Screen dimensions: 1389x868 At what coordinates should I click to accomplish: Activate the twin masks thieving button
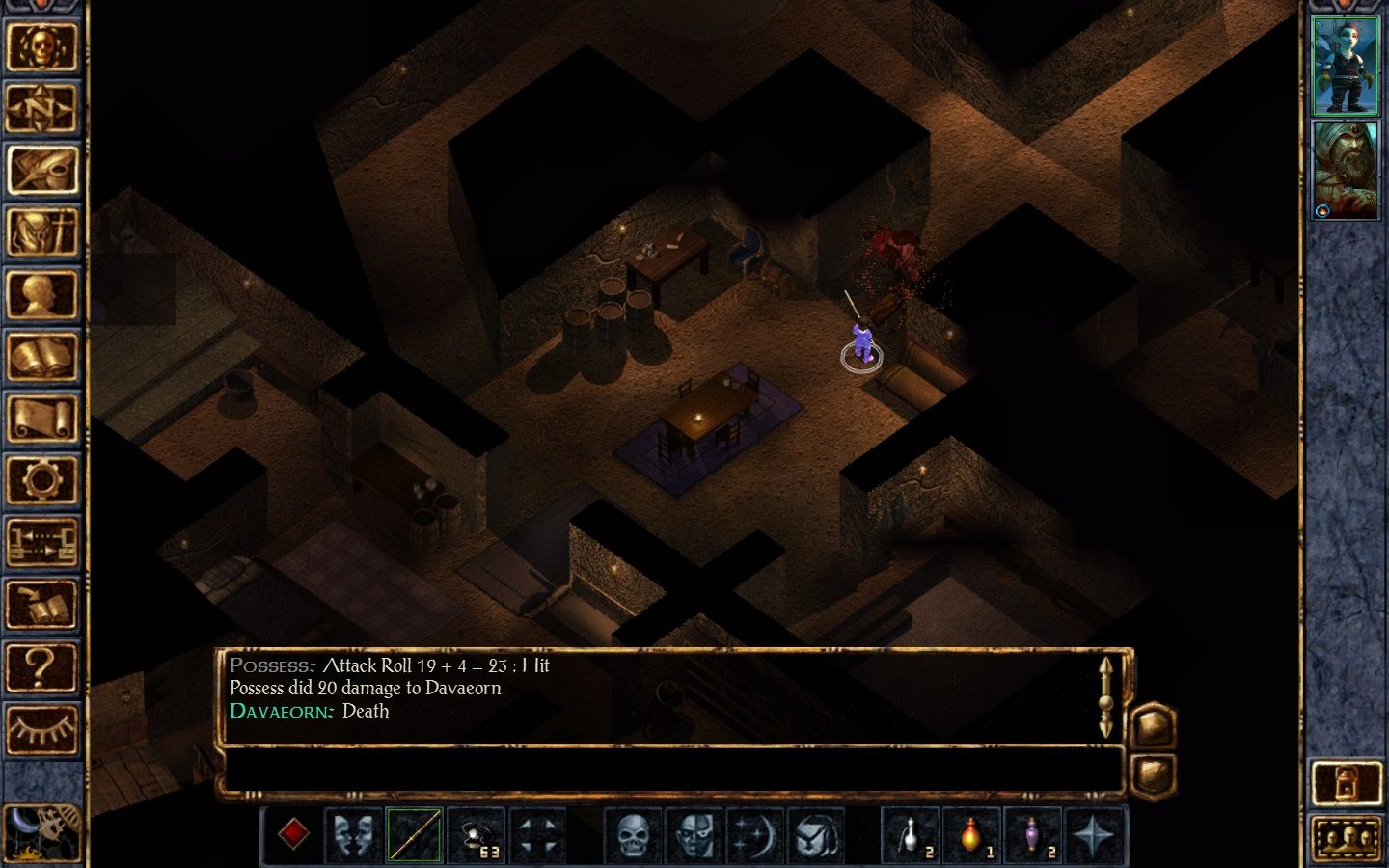(x=353, y=834)
